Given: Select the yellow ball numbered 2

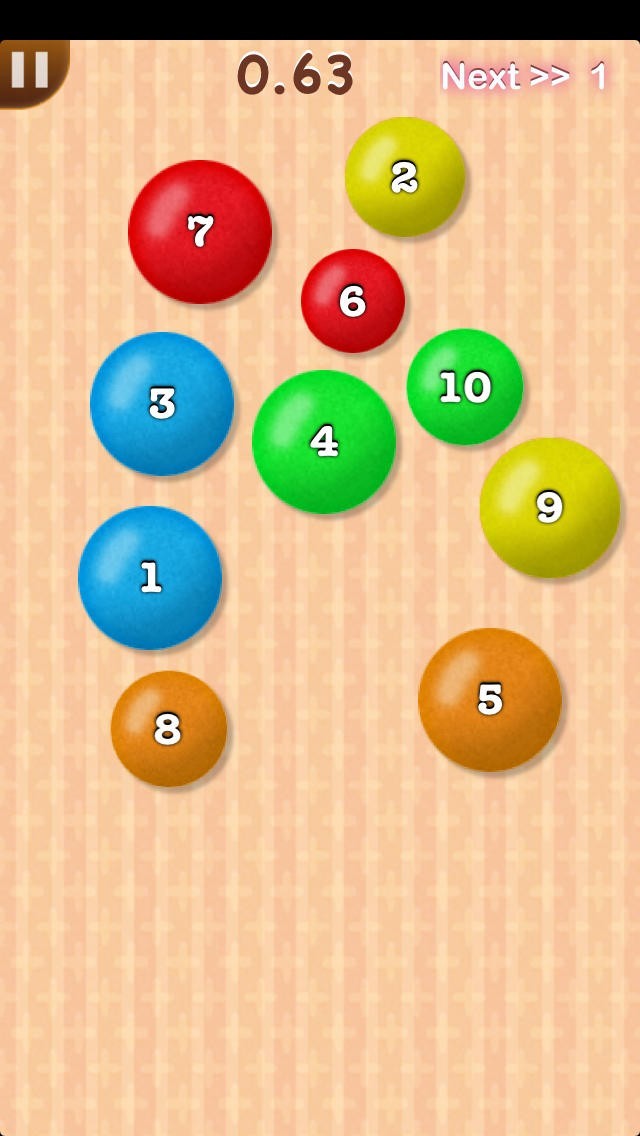Looking at the screenshot, I should pos(404,177).
